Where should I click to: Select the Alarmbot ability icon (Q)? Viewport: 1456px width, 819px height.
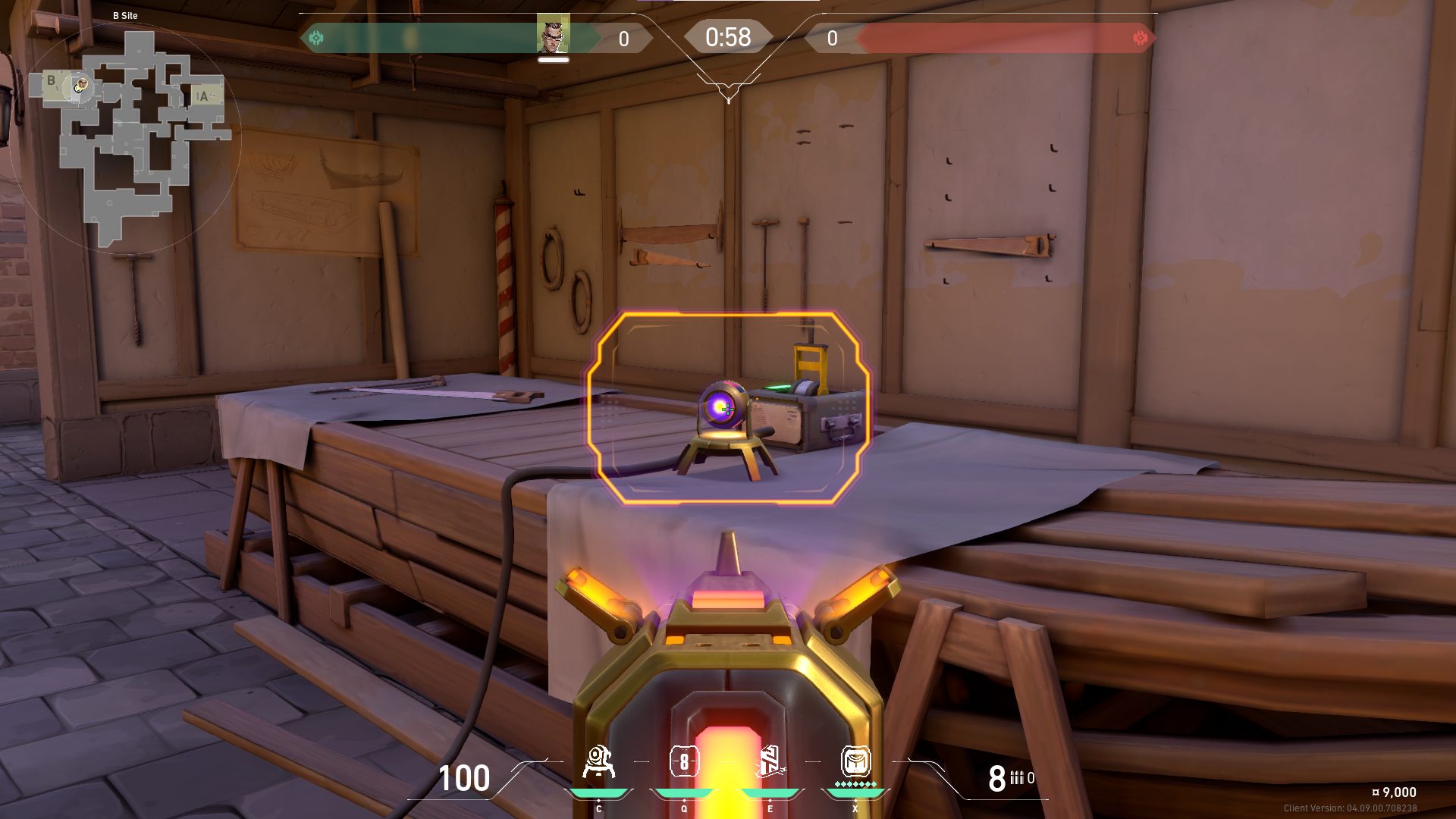685,762
